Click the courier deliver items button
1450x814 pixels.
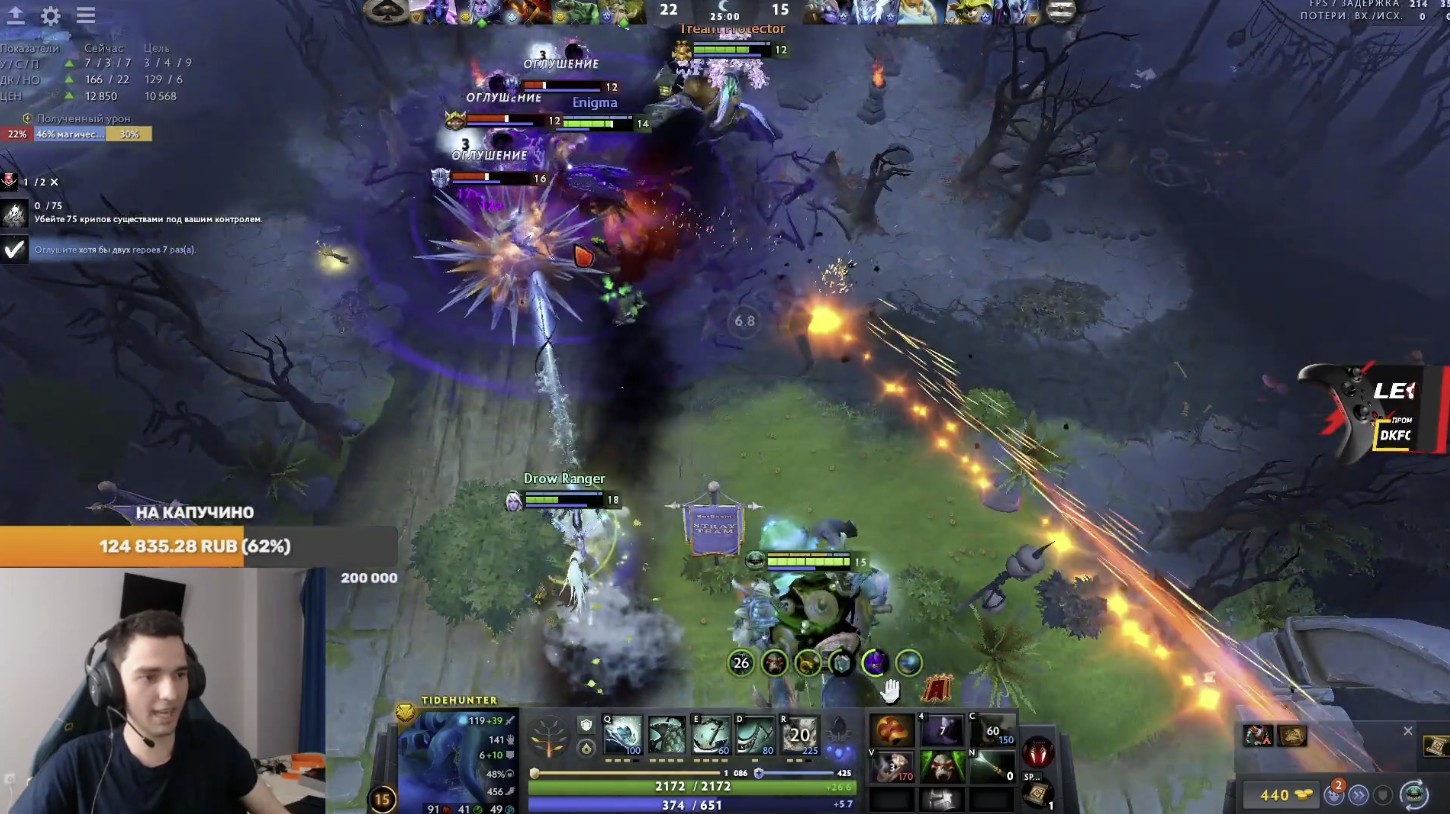coord(1358,795)
